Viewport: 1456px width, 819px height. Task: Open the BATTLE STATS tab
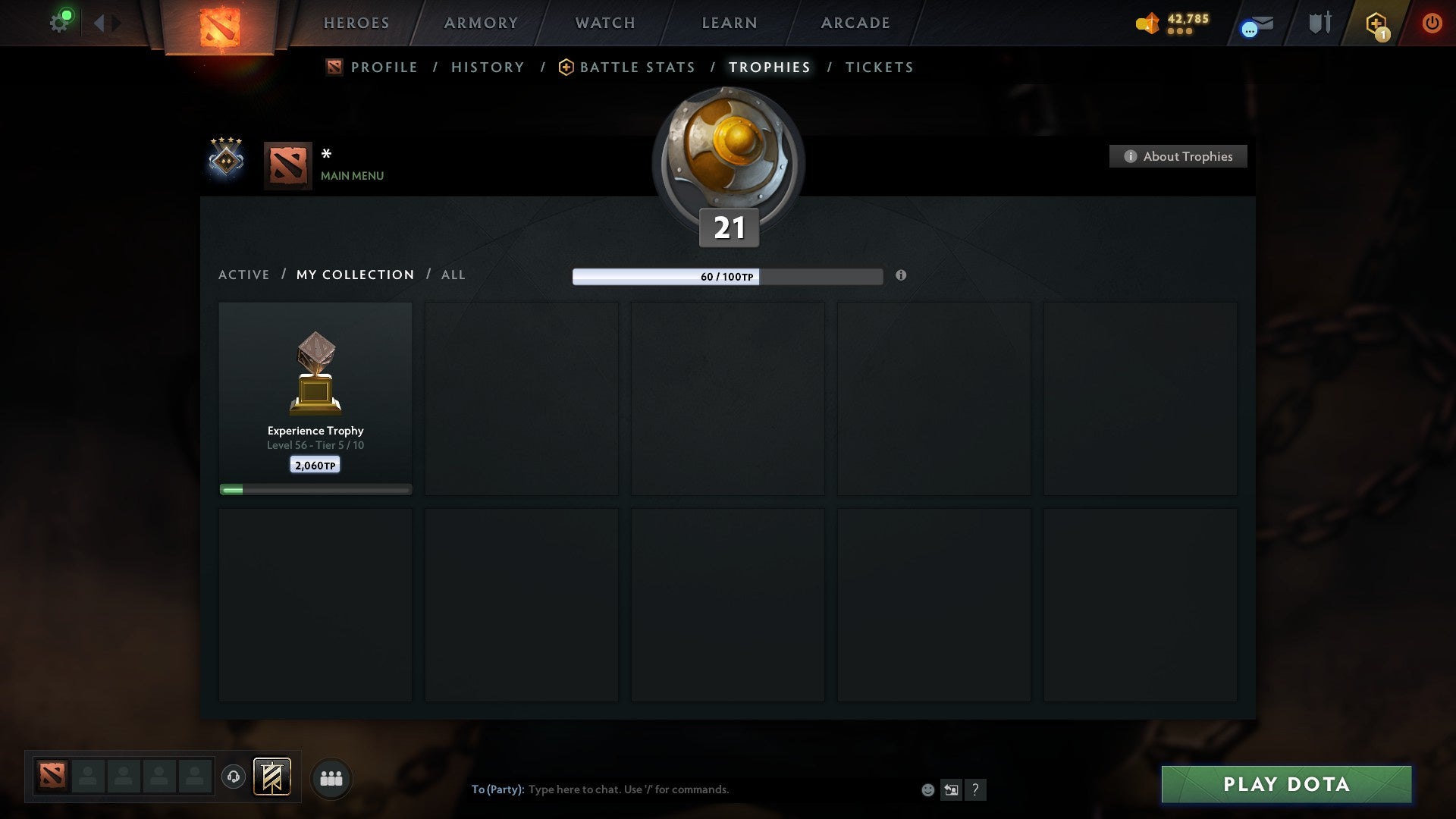636,67
